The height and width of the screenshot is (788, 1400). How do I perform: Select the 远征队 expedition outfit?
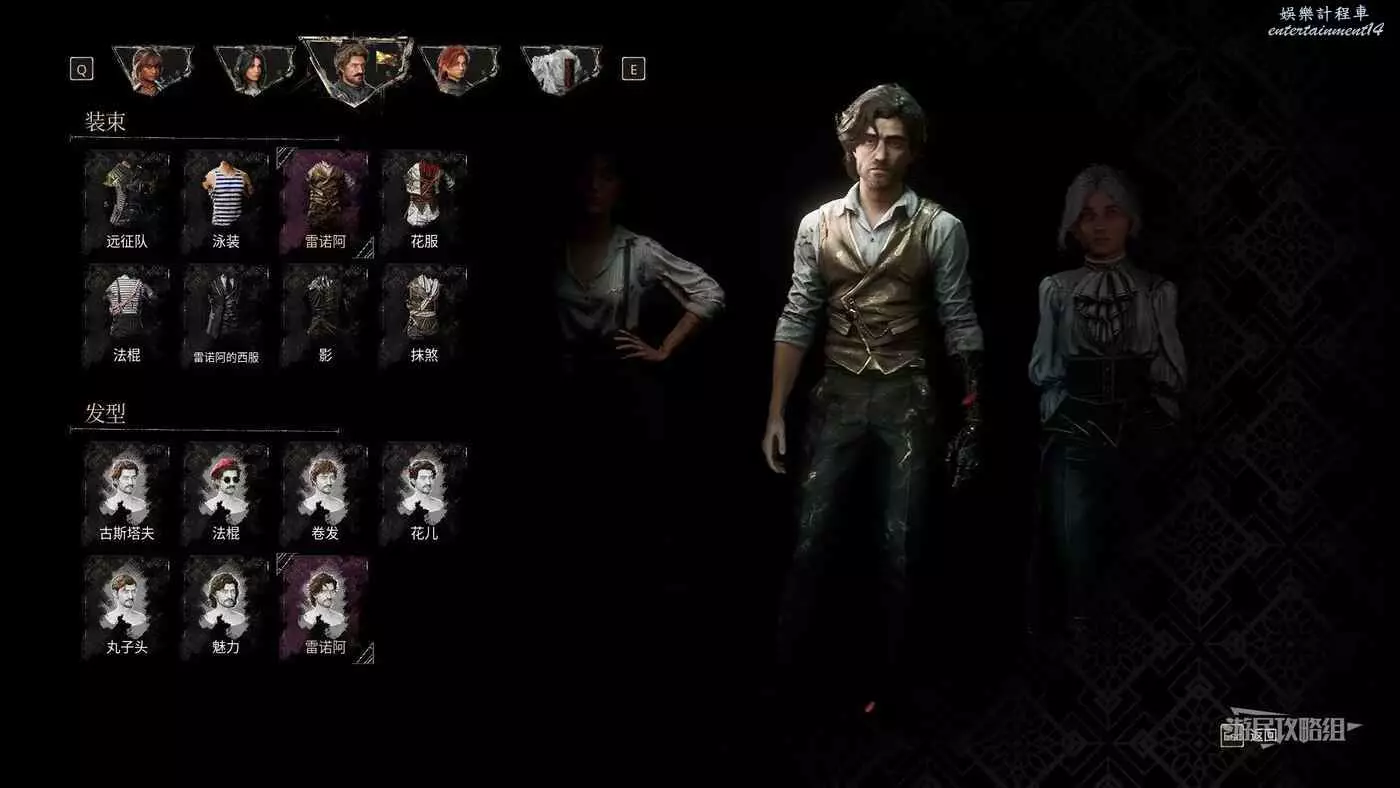126,199
